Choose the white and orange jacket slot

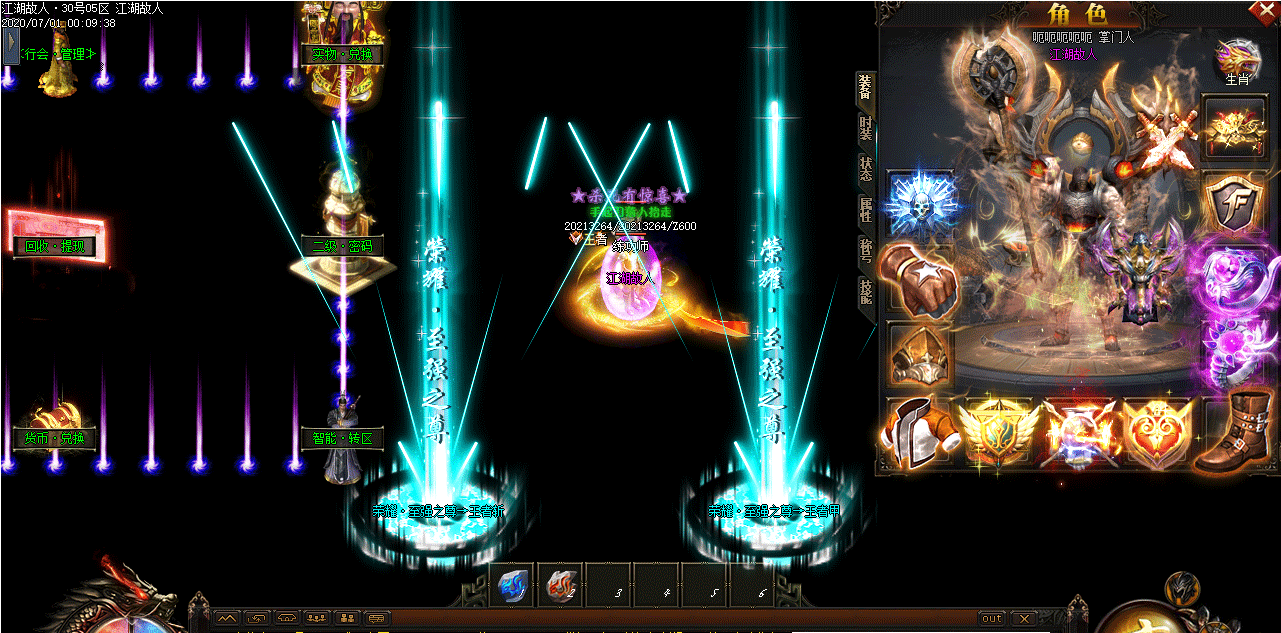coord(918,432)
